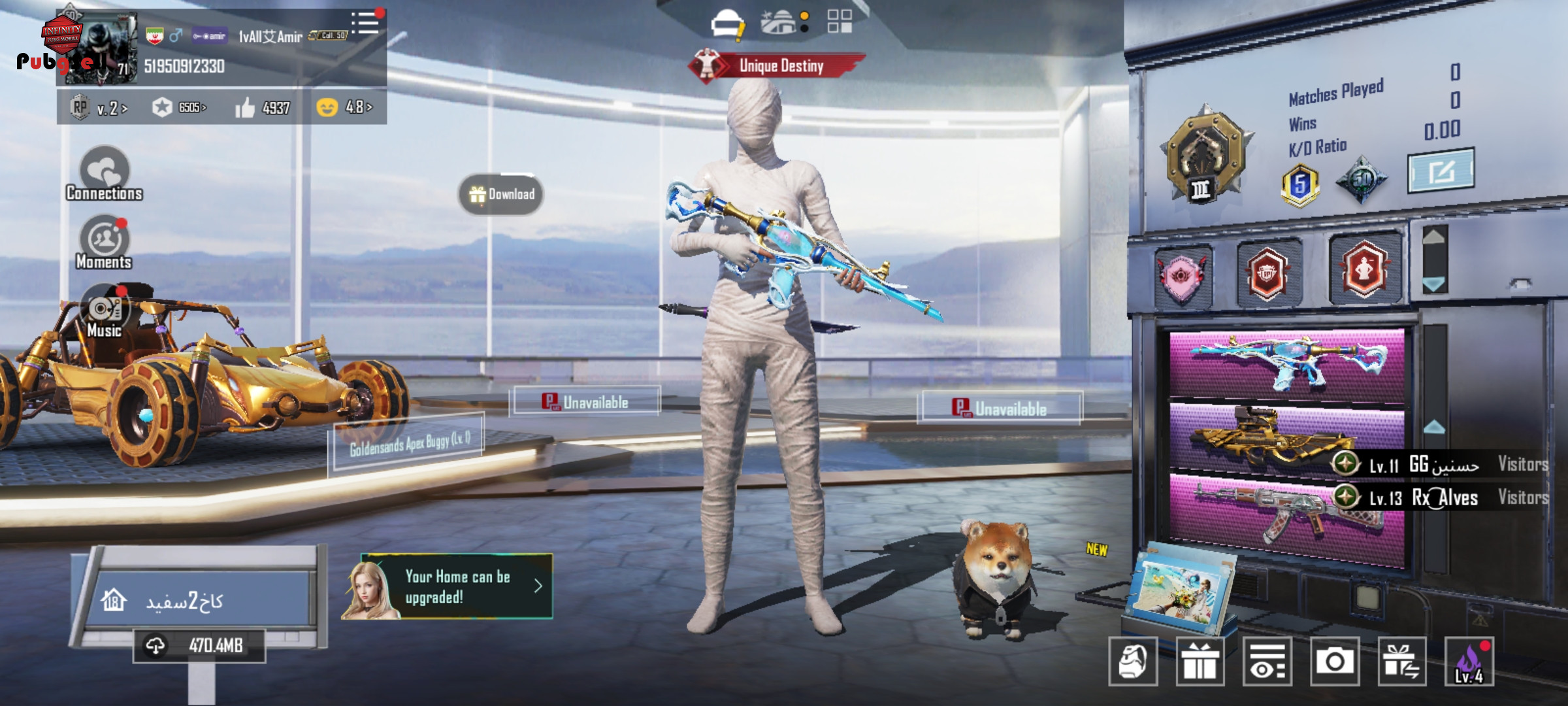Image resolution: width=1568 pixels, height=706 pixels.
Task: Open the Music player icon
Action: [105, 312]
